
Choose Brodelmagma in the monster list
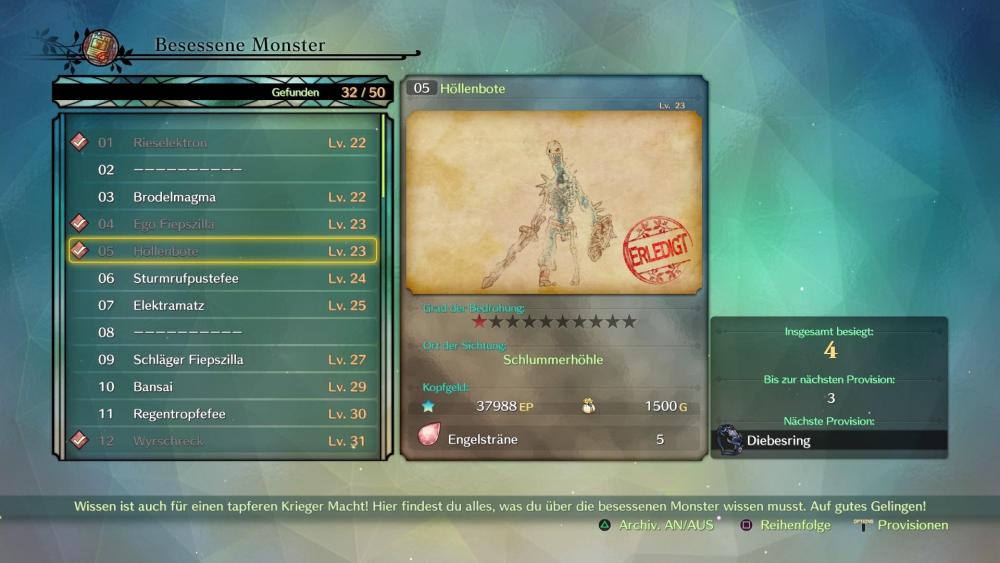point(222,197)
